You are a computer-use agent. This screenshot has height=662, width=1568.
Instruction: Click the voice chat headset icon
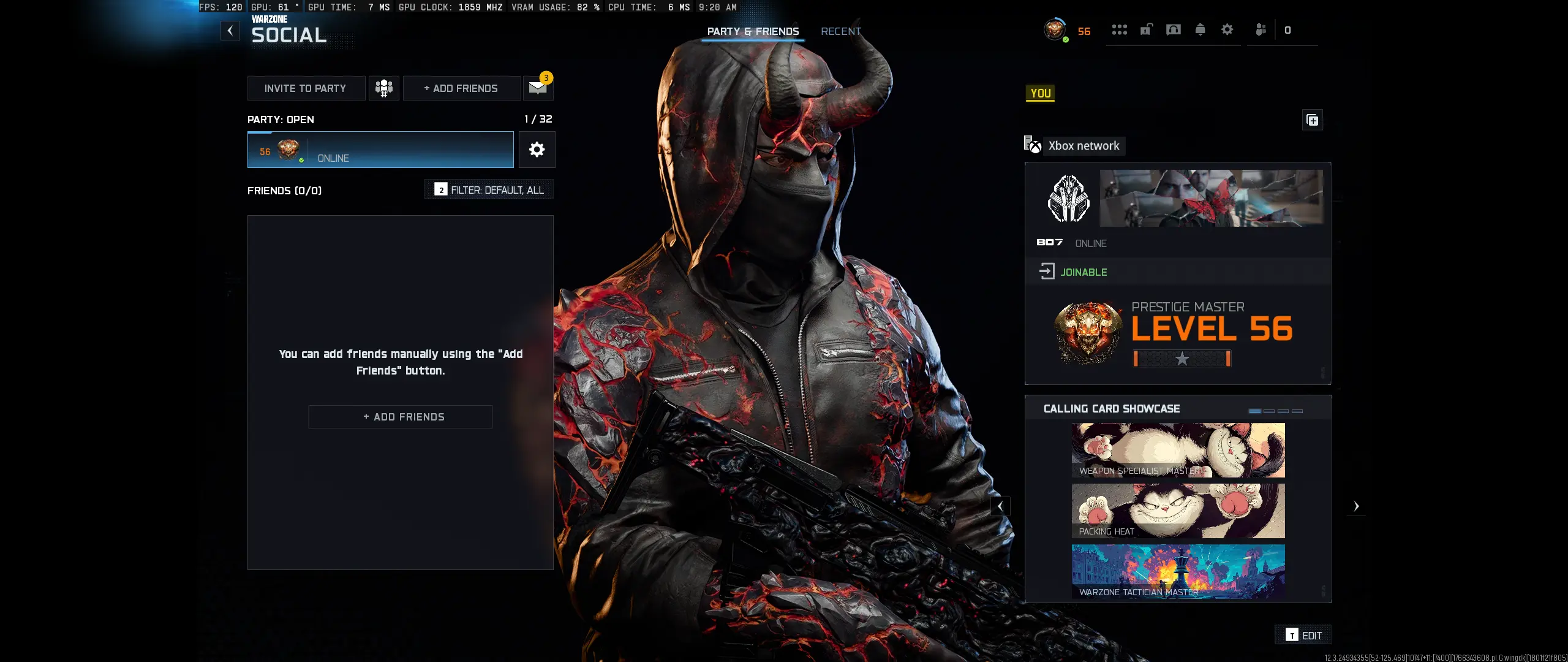[1173, 29]
